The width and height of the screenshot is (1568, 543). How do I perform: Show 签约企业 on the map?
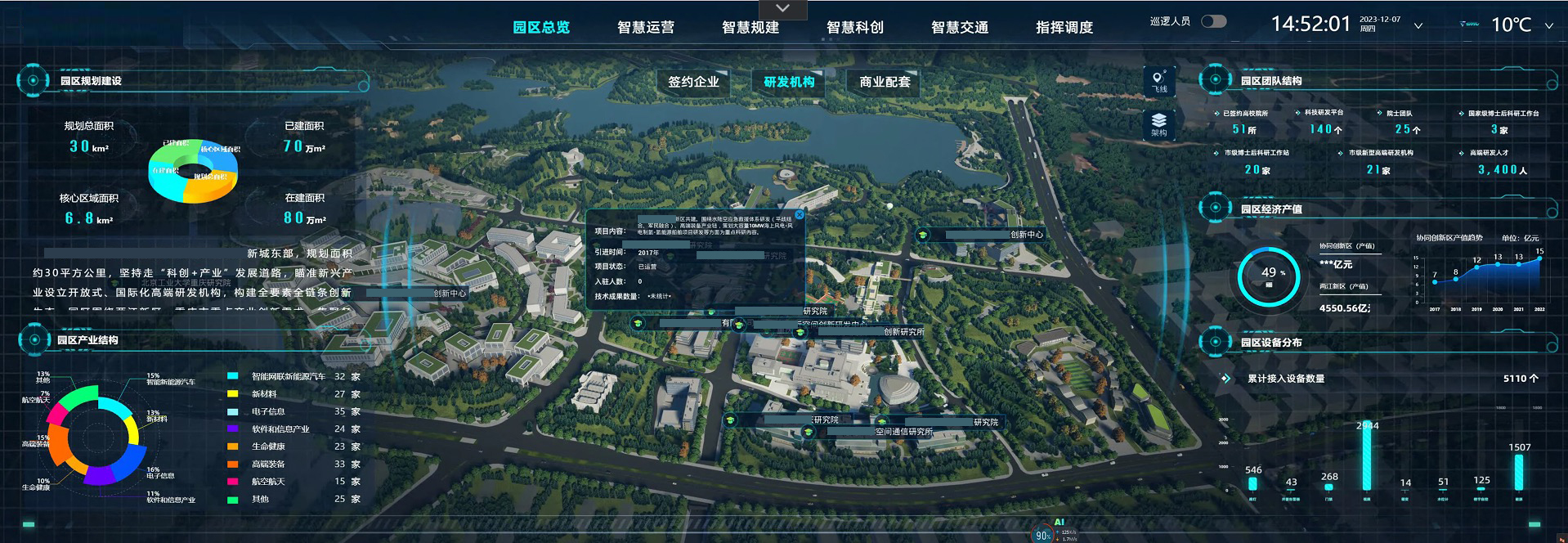click(x=693, y=82)
